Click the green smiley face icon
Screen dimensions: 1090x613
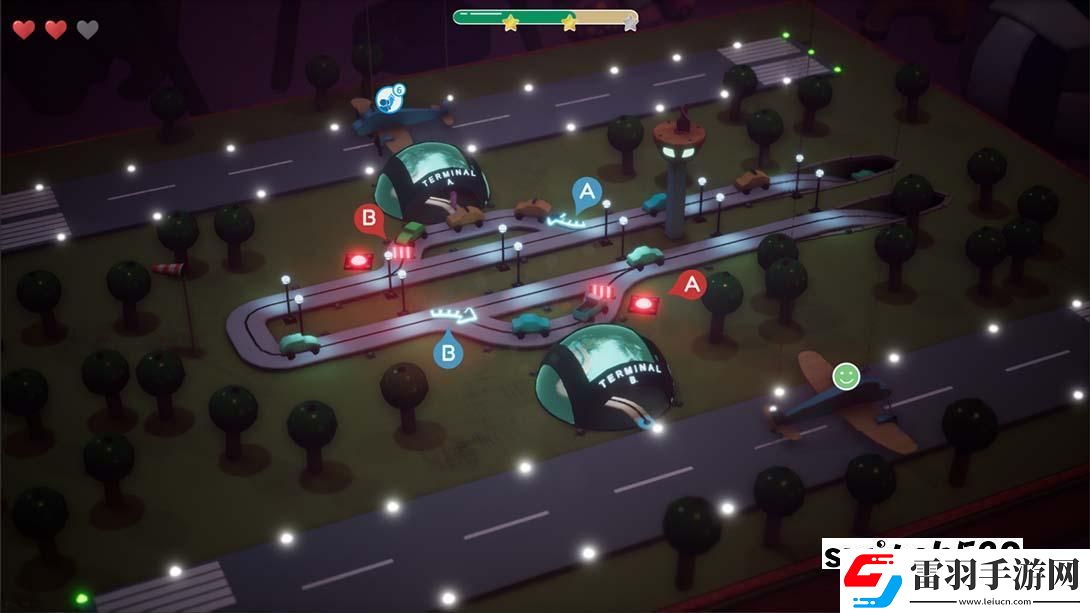pos(846,376)
